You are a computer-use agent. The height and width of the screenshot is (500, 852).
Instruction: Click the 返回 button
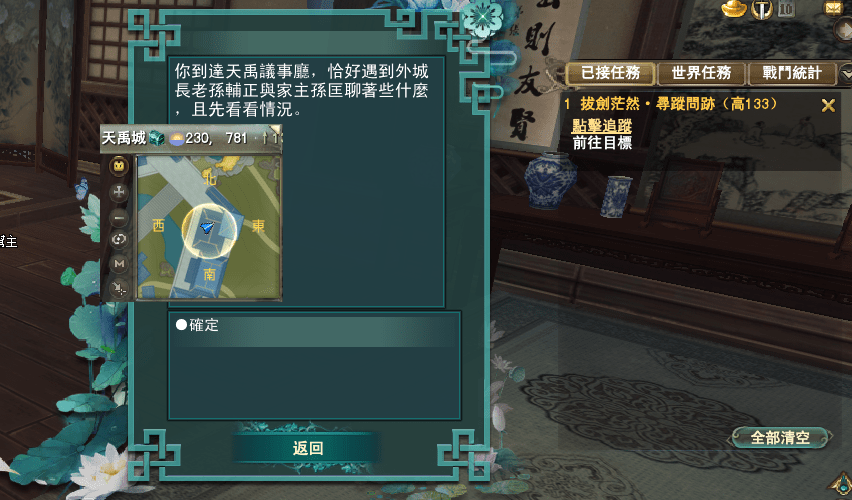tap(308, 448)
